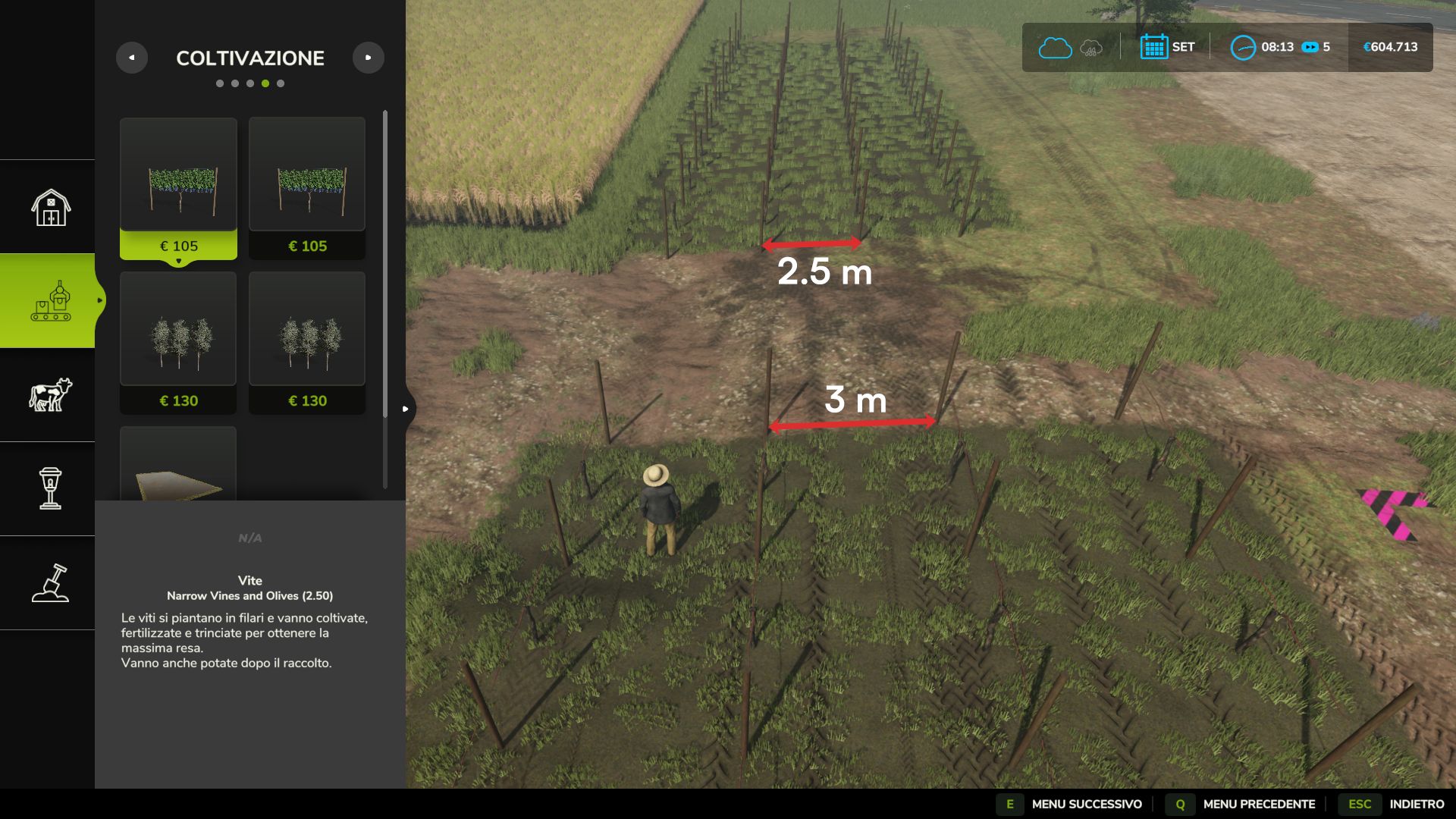Select the fourth pagination dot under COLTIVAZIONE
The height and width of the screenshot is (819, 1456).
tap(265, 83)
